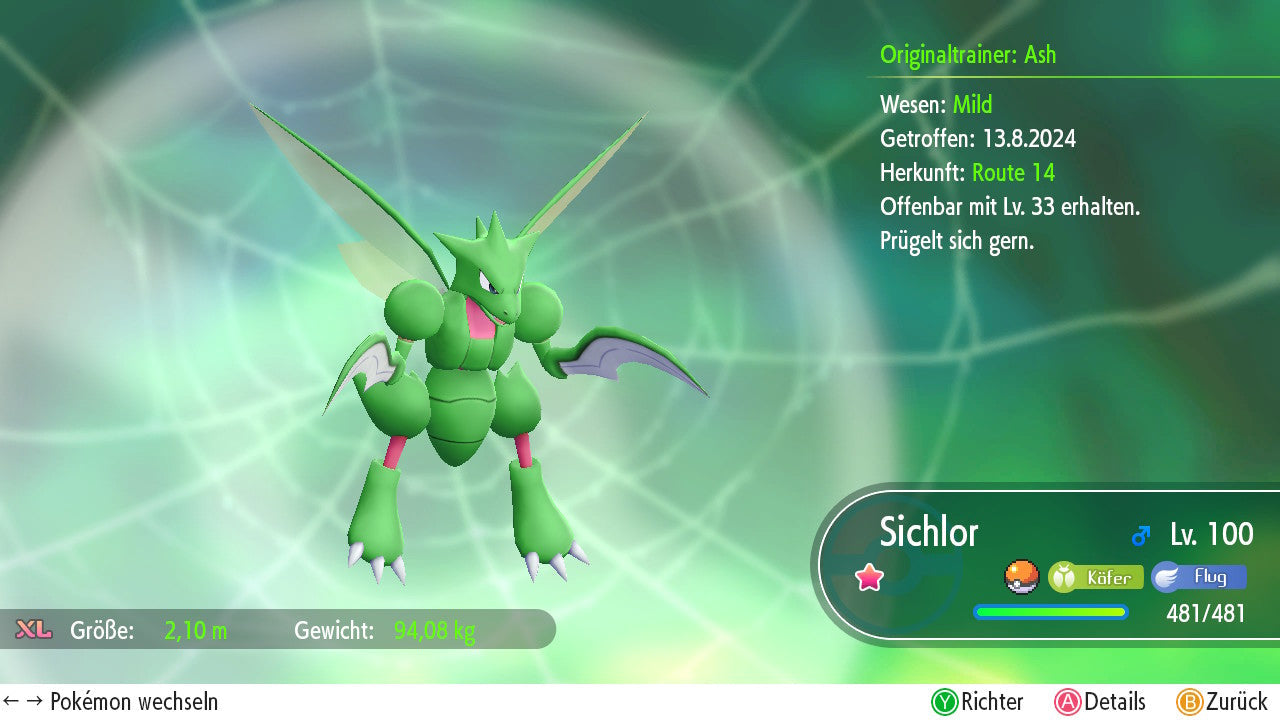The width and height of the screenshot is (1280, 720).
Task: Click the pink star marking icon
Action: (x=870, y=577)
